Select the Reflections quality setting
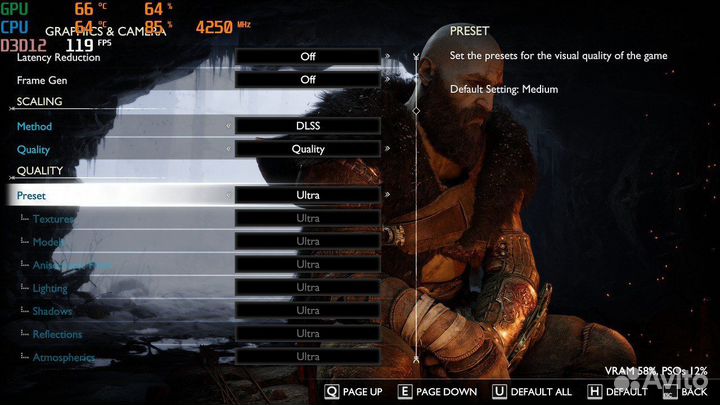This screenshot has height=405, width=720. tap(57, 334)
